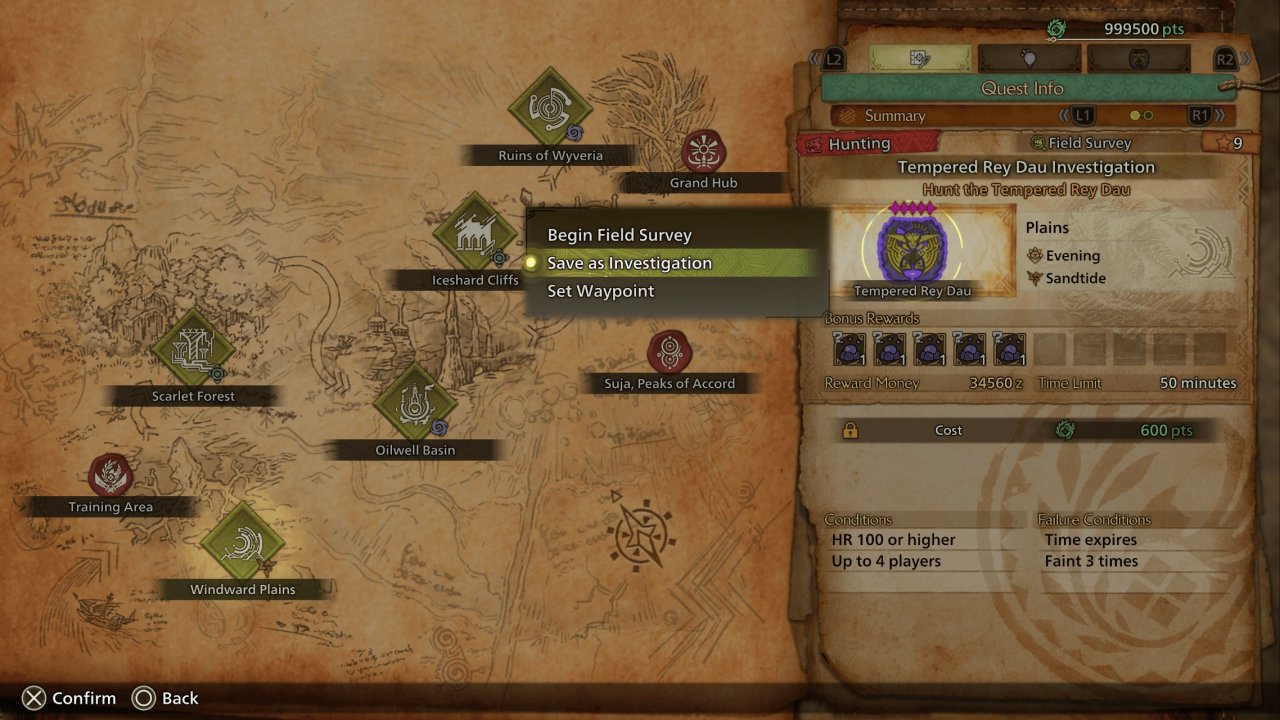This screenshot has height=720, width=1280.
Task: Open the lightbulb tab
Action: tap(1029, 59)
